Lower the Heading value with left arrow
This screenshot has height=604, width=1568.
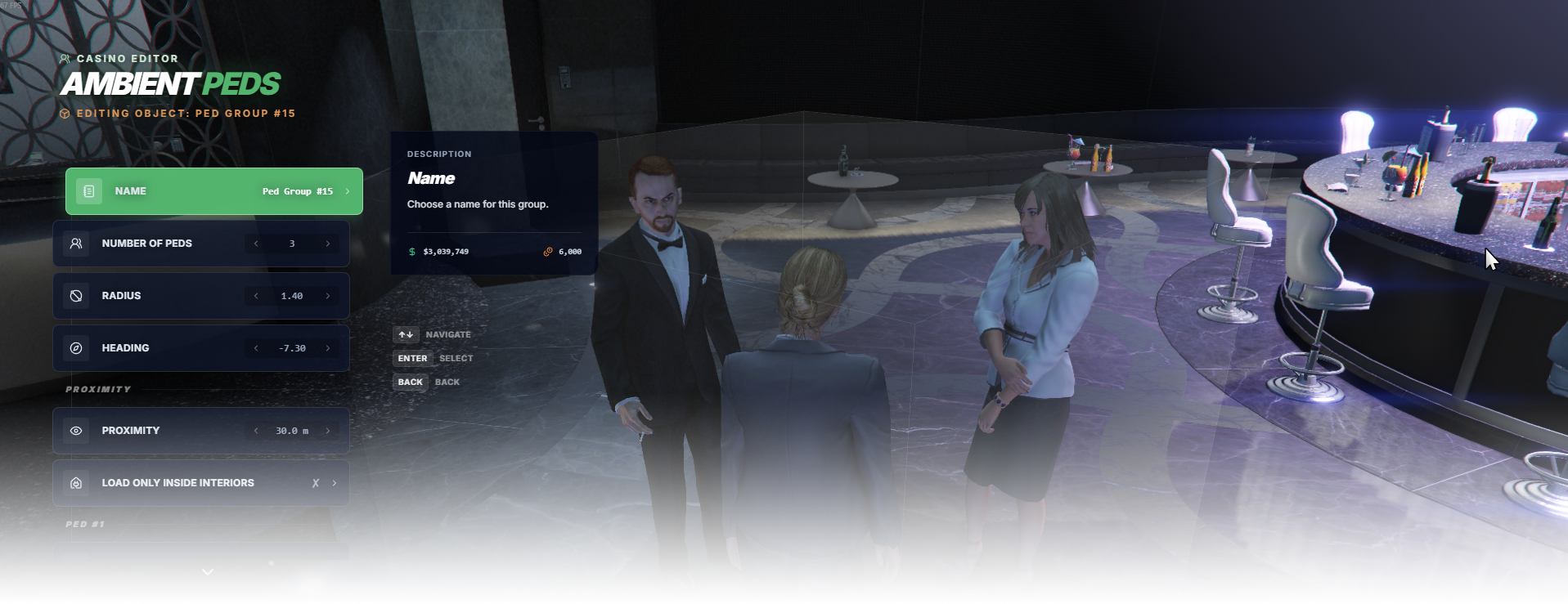(x=256, y=348)
